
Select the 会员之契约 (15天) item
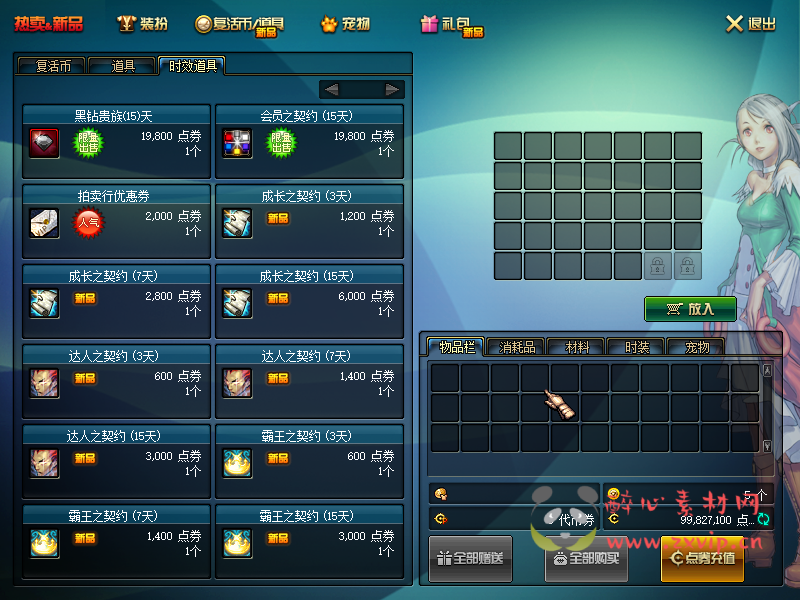click(309, 141)
